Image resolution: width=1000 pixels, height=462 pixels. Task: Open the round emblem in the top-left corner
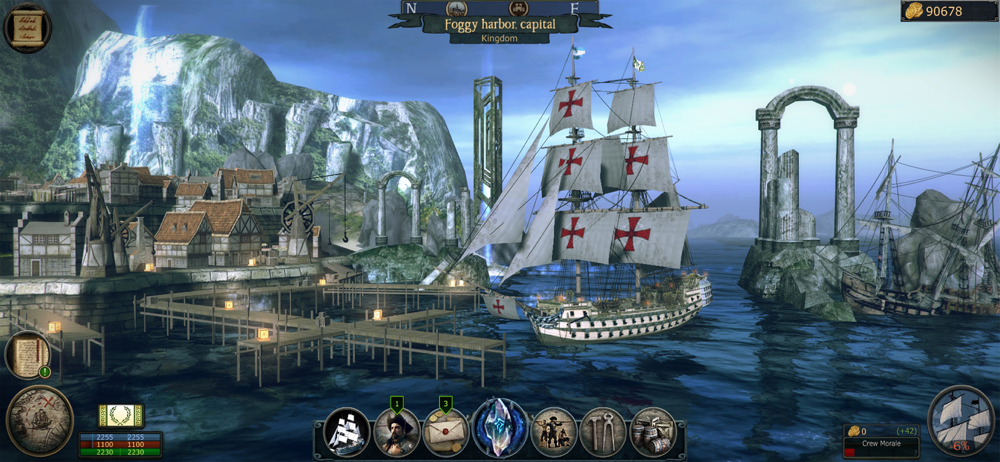[28, 27]
